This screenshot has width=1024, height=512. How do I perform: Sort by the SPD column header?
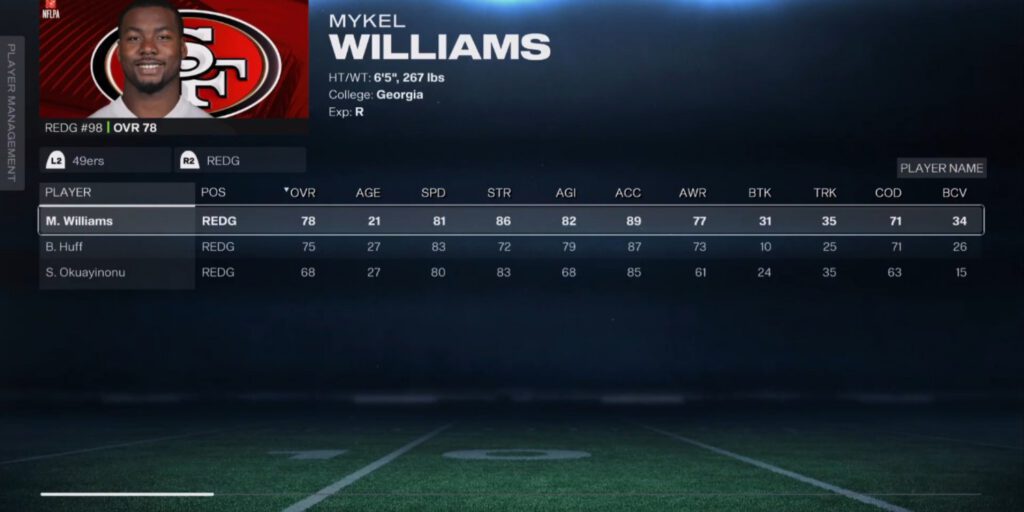point(433,192)
